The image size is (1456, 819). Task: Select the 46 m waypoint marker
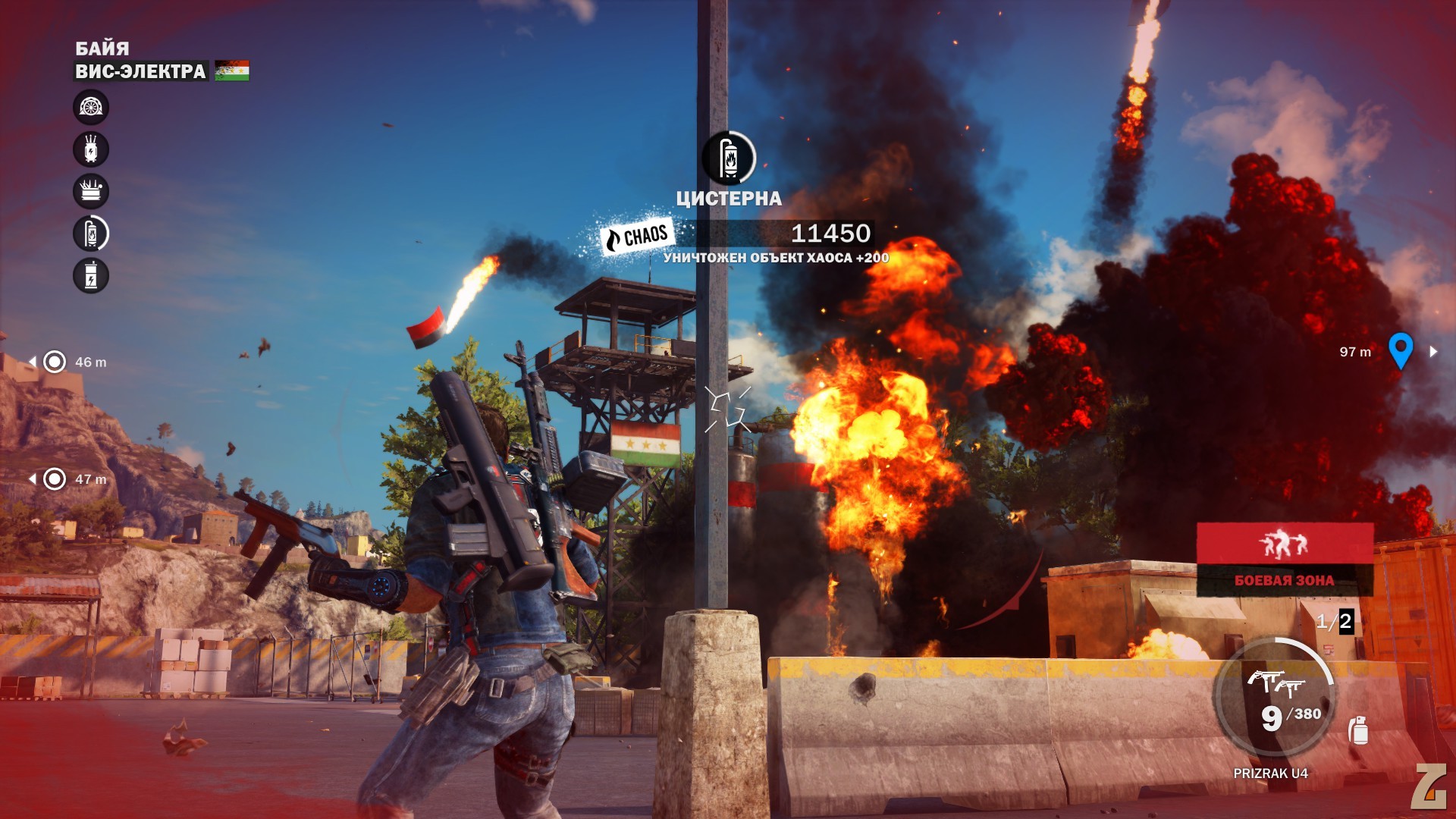pyautogui.click(x=55, y=362)
